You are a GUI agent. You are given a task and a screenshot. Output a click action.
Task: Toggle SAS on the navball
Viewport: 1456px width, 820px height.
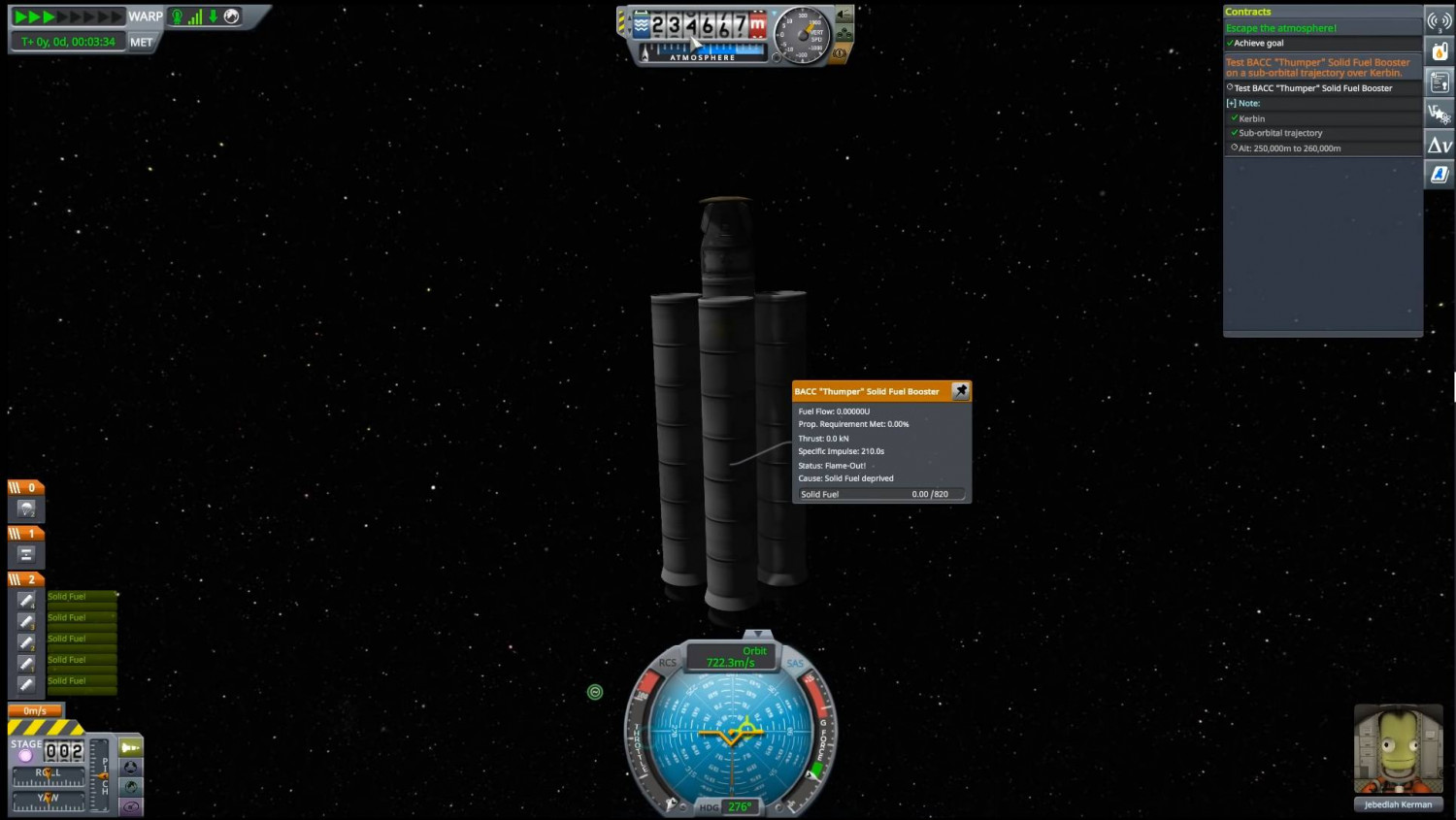click(x=795, y=664)
